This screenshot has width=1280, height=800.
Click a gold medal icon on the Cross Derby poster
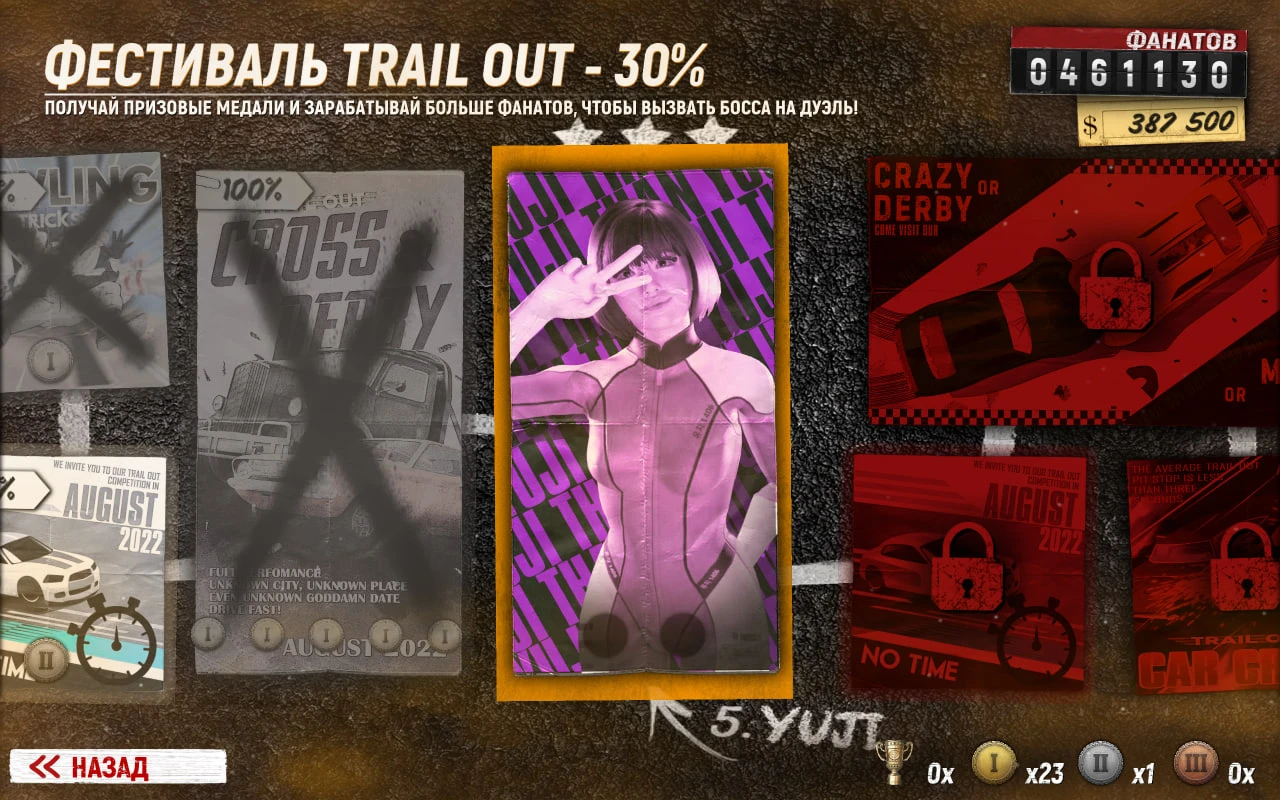[x=325, y=632]
